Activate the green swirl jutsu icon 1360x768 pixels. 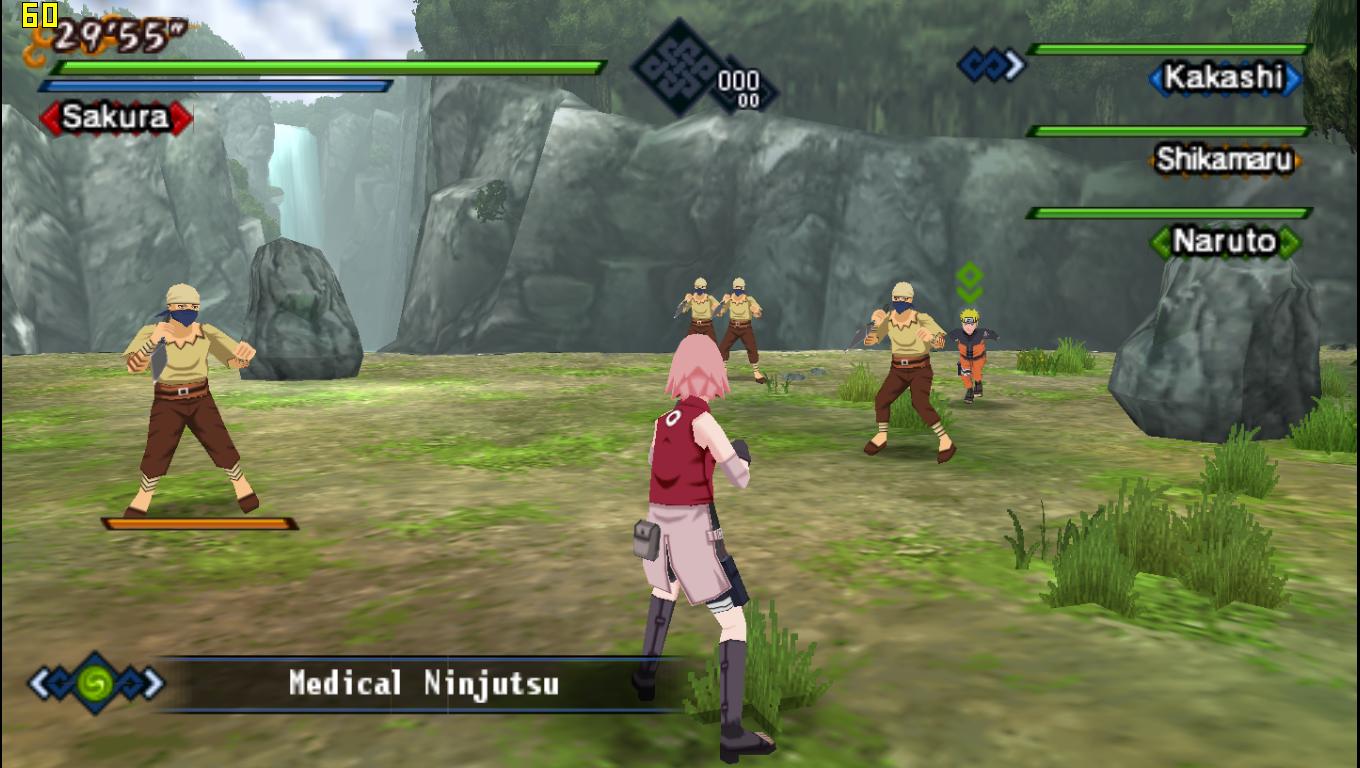coord(96,683)
